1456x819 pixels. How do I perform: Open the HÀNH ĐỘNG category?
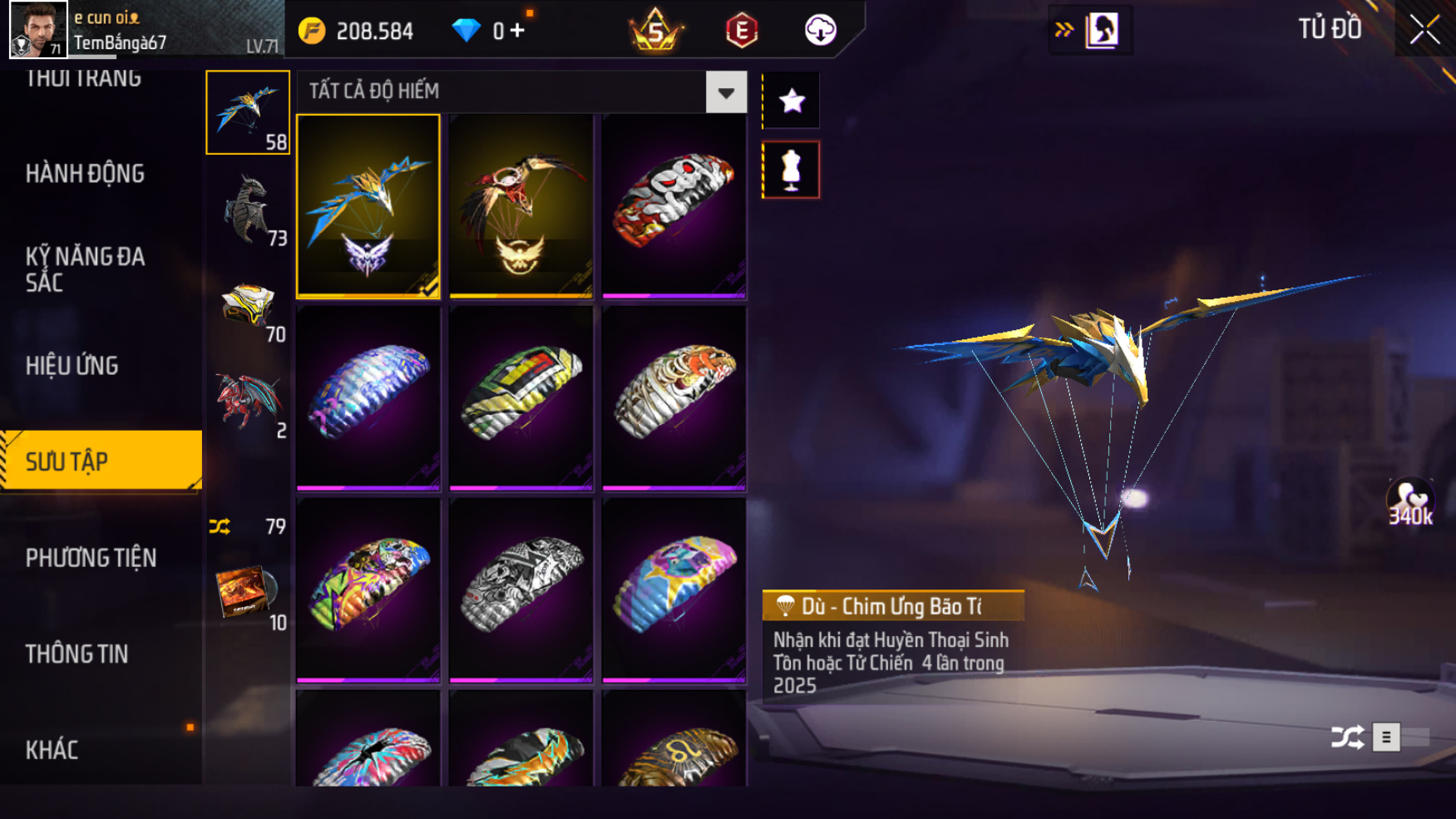85,174
